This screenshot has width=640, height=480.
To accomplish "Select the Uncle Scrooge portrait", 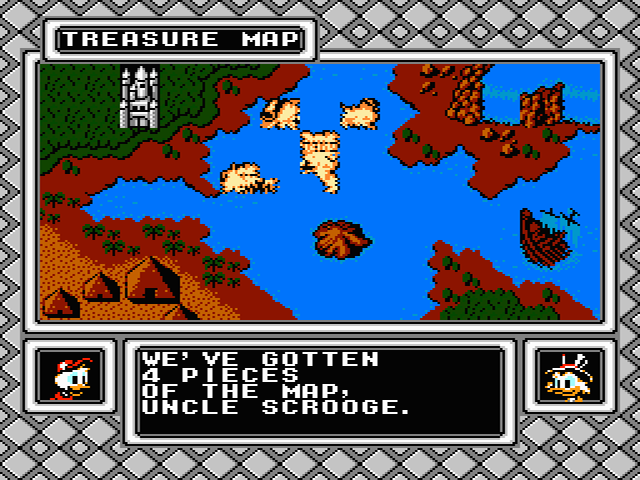I will click(x=565, y=378).
